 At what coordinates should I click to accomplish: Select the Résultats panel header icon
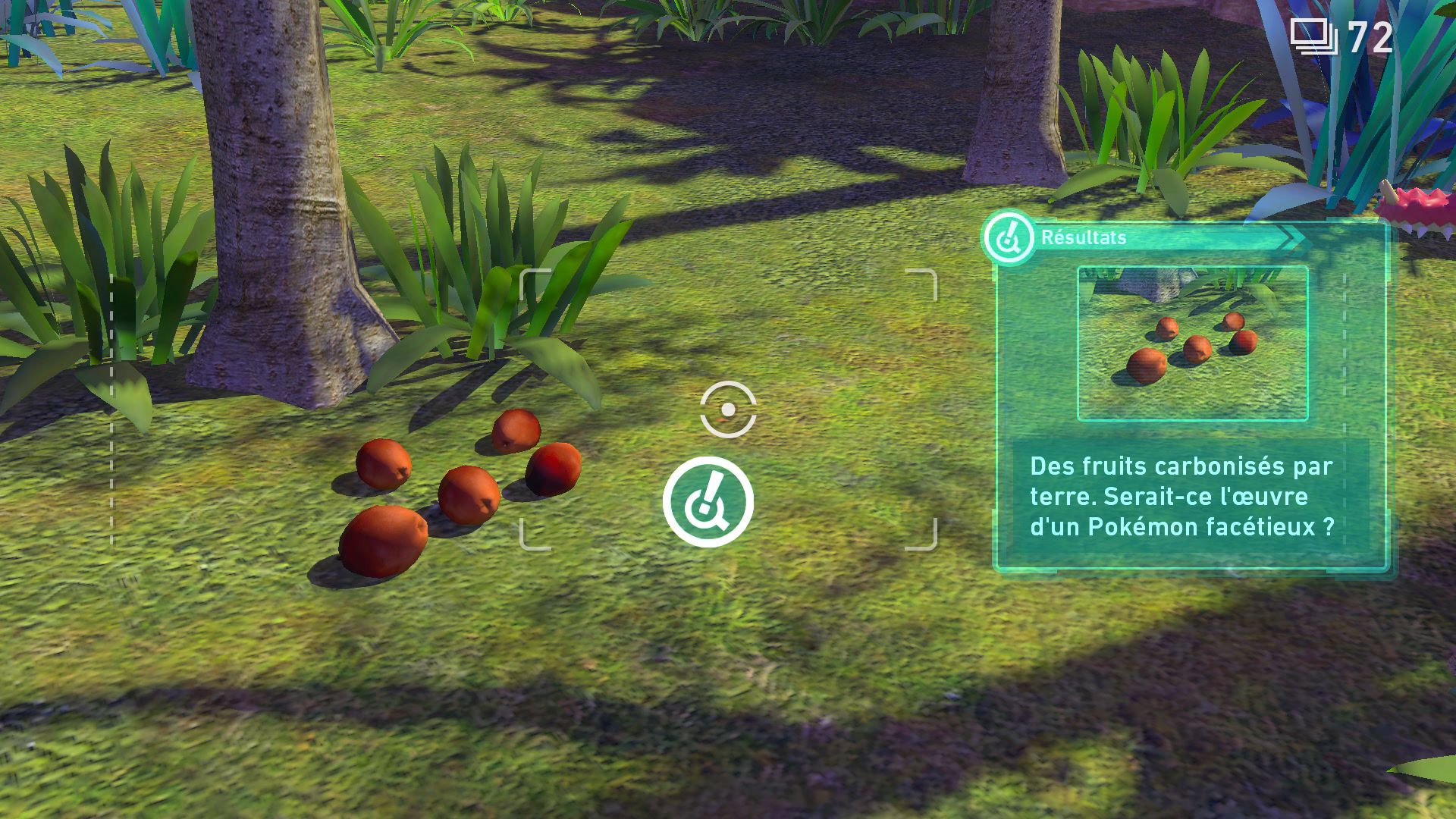click(x=1009, y=238)
